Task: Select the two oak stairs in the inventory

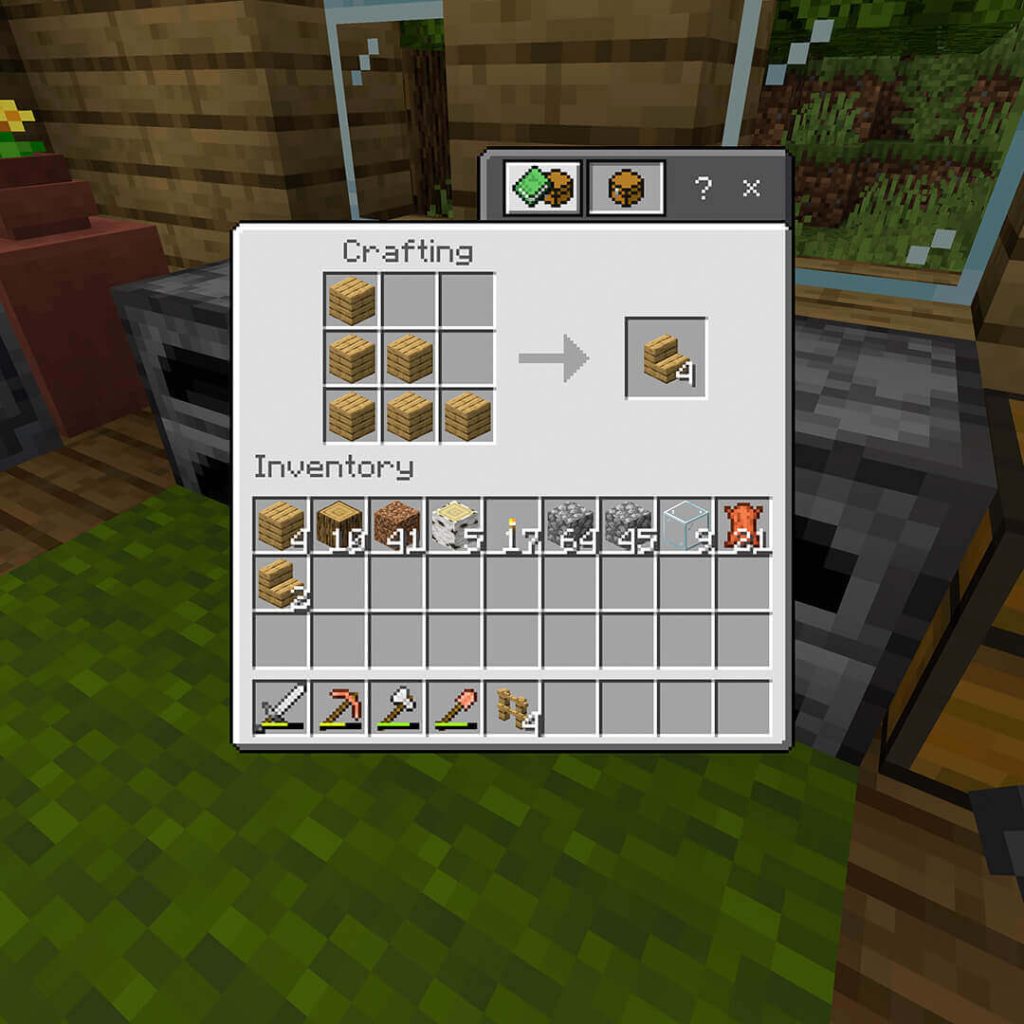Action: (x=281, y=583)
